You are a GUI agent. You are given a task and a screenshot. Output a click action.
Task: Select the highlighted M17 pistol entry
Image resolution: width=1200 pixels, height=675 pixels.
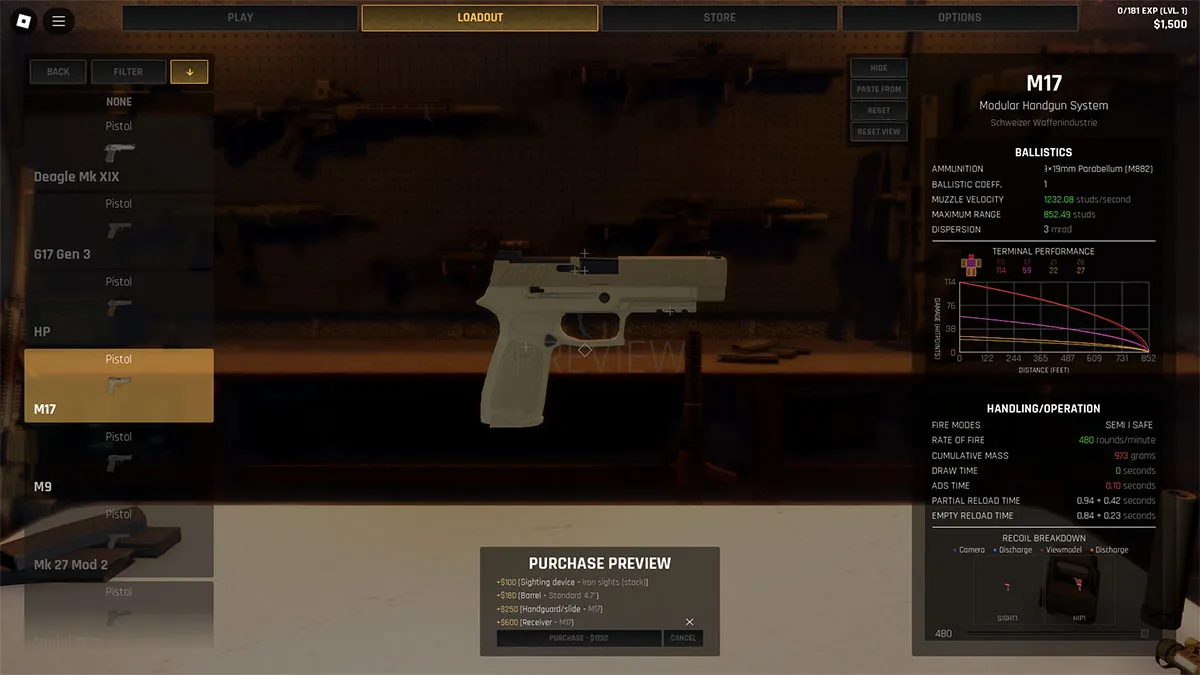pos(119,385)
